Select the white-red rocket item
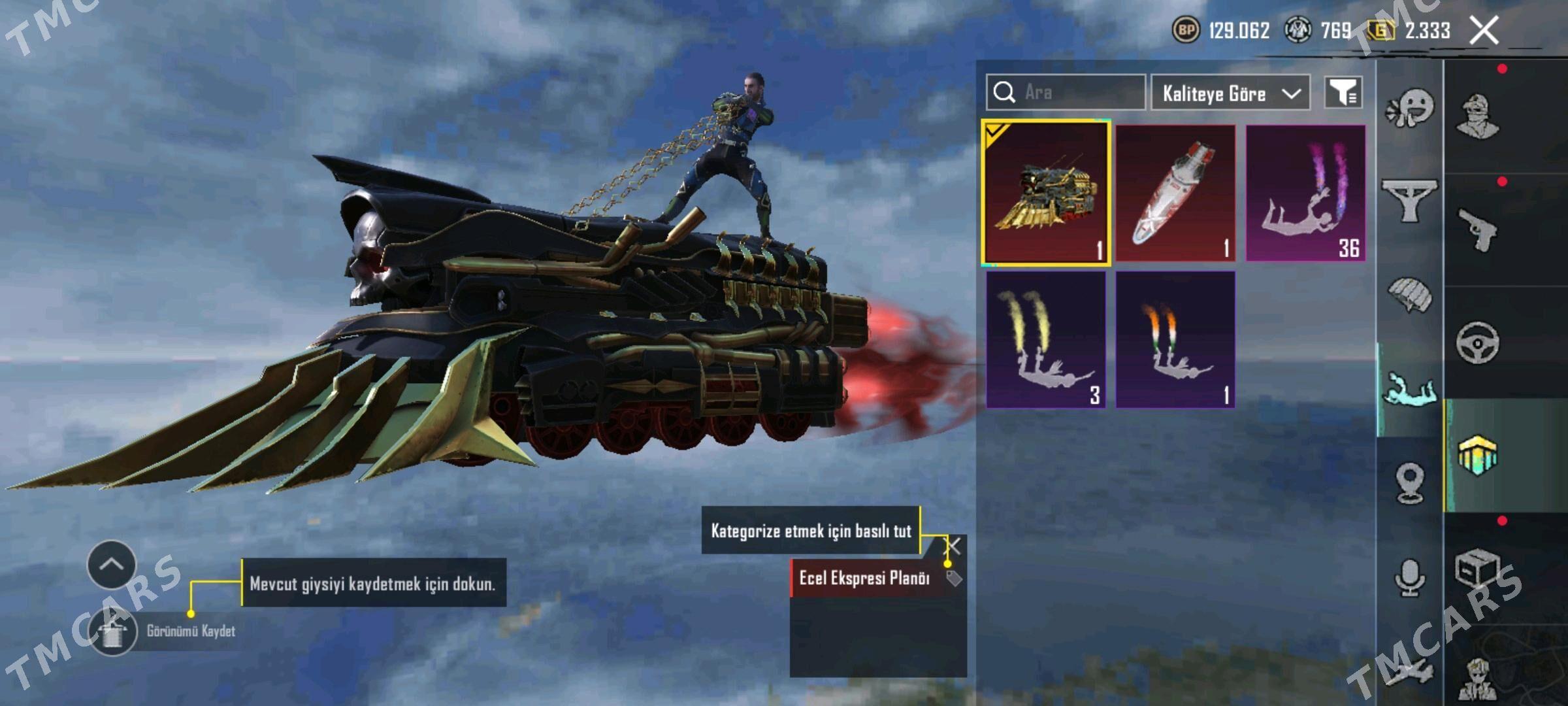1568x706 pixels. pos(1175,193)
